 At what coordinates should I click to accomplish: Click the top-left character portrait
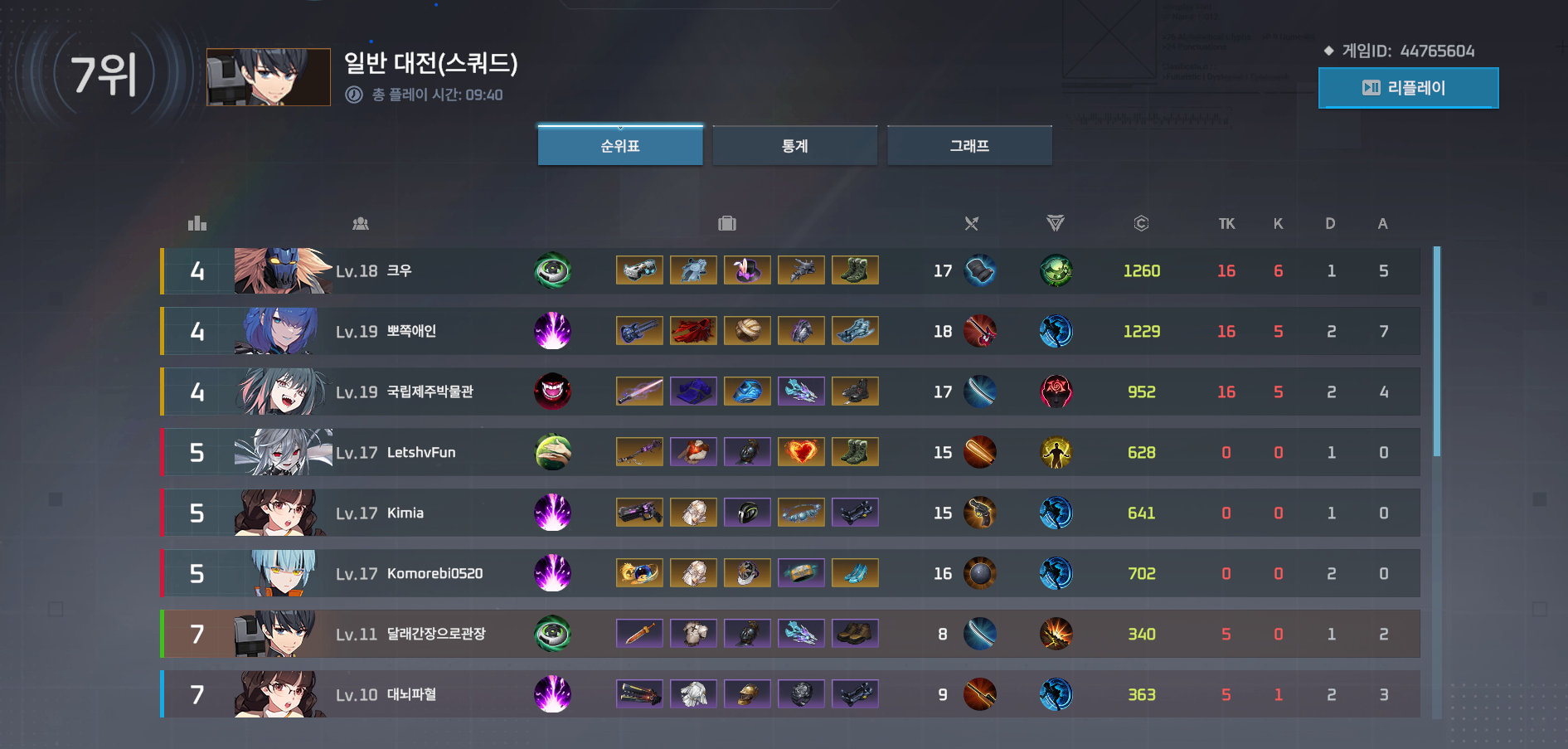[268, 76]
